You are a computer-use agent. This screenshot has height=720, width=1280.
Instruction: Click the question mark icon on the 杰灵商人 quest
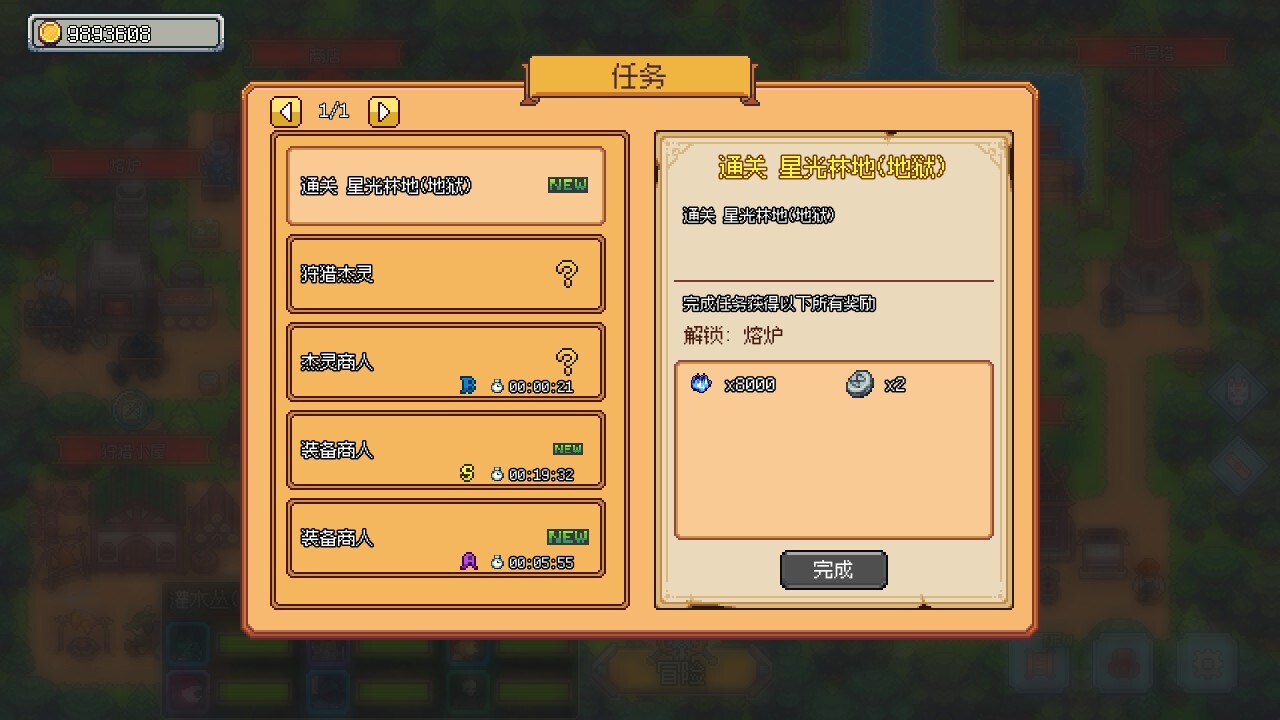click(x=568, y=358)
